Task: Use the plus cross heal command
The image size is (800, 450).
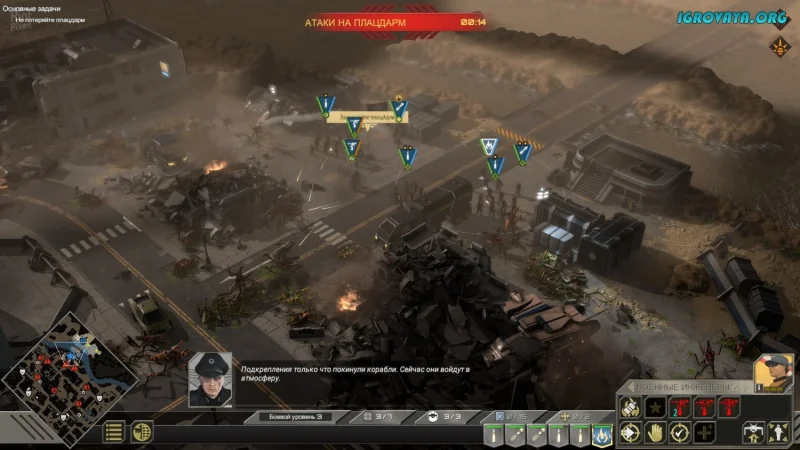Action: [704, 432]
